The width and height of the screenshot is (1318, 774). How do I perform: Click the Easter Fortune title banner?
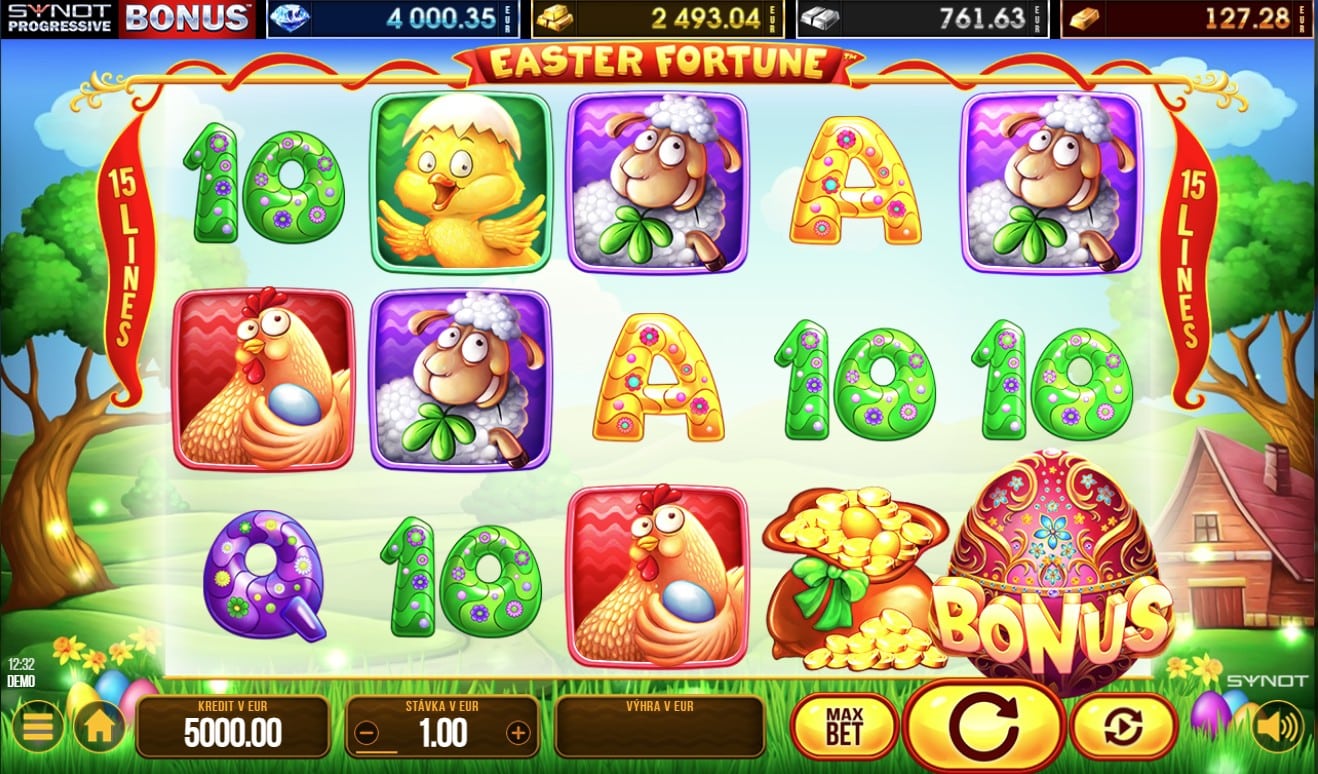659,62
